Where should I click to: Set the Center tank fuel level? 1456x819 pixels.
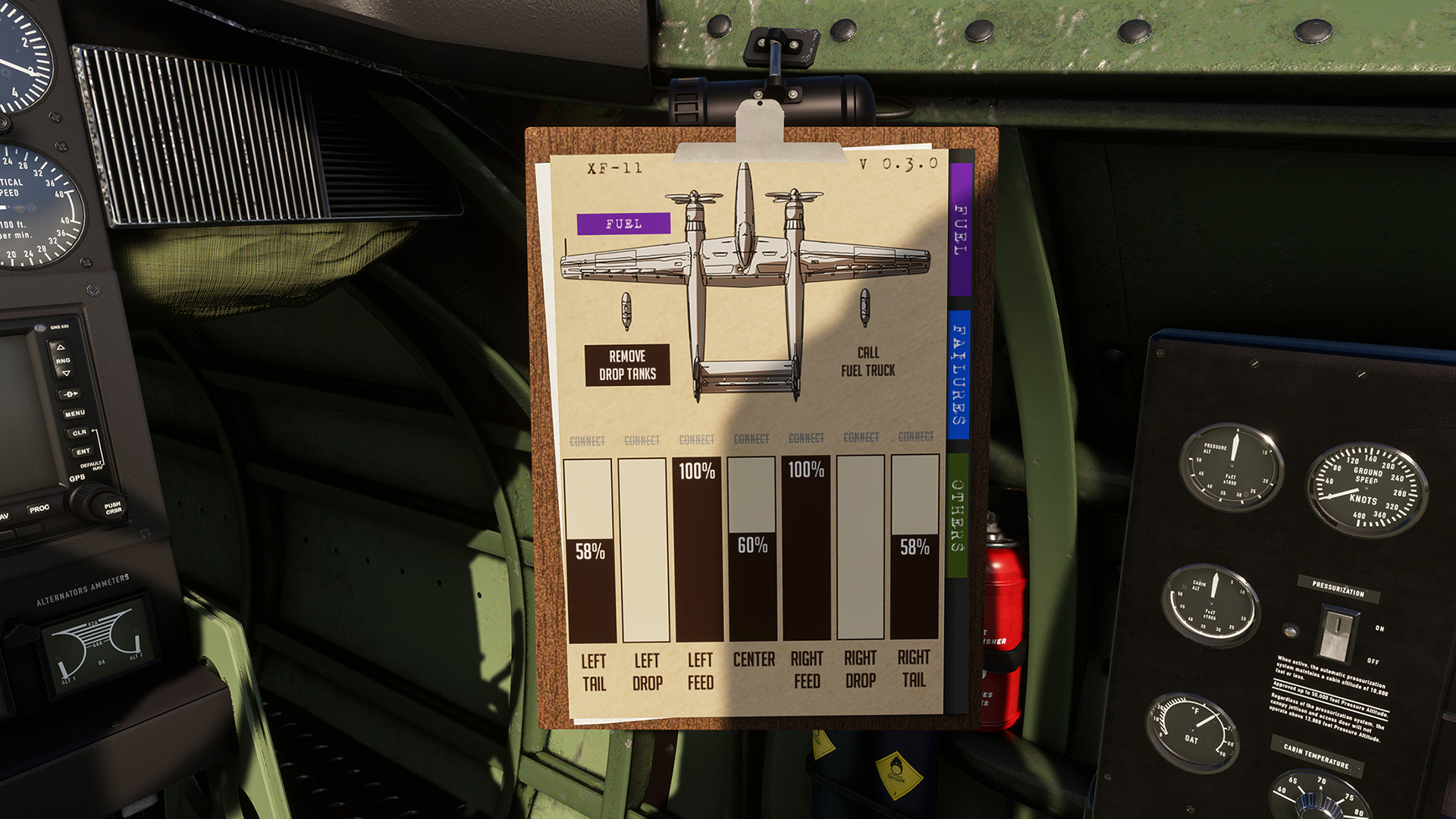(752, 548)
